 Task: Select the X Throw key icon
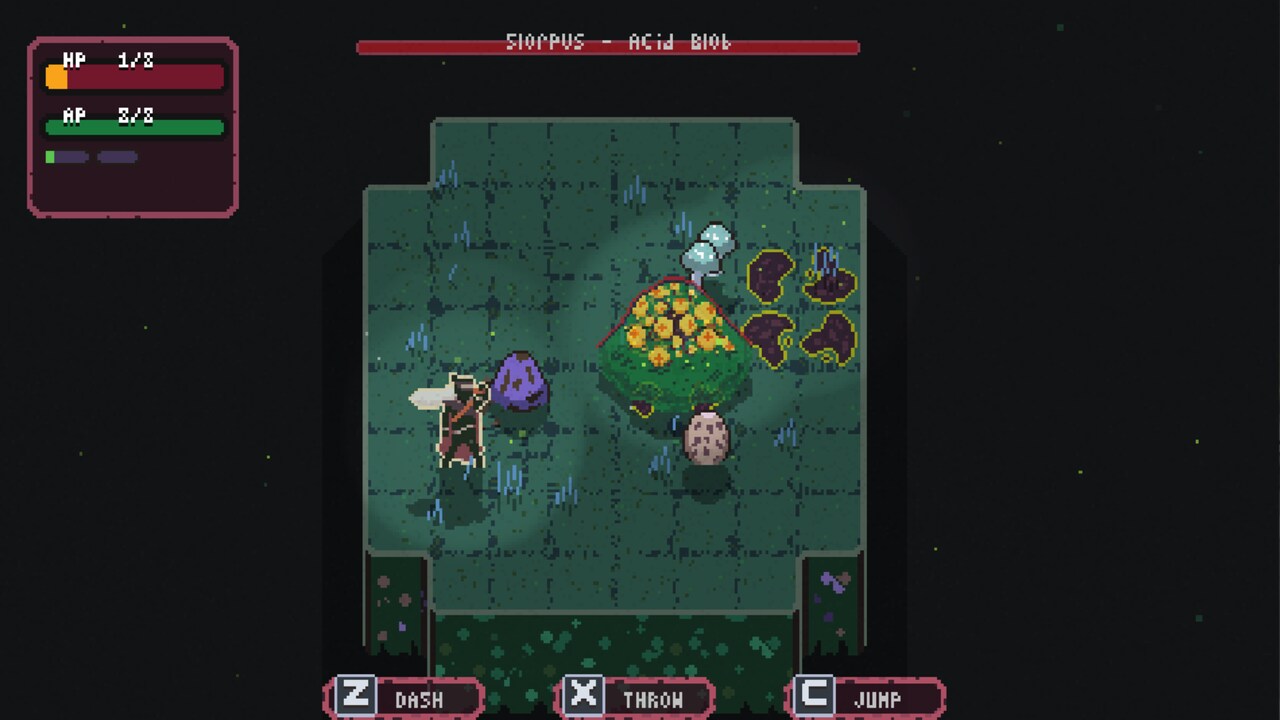pyautogui.click(x=585, y=697)
